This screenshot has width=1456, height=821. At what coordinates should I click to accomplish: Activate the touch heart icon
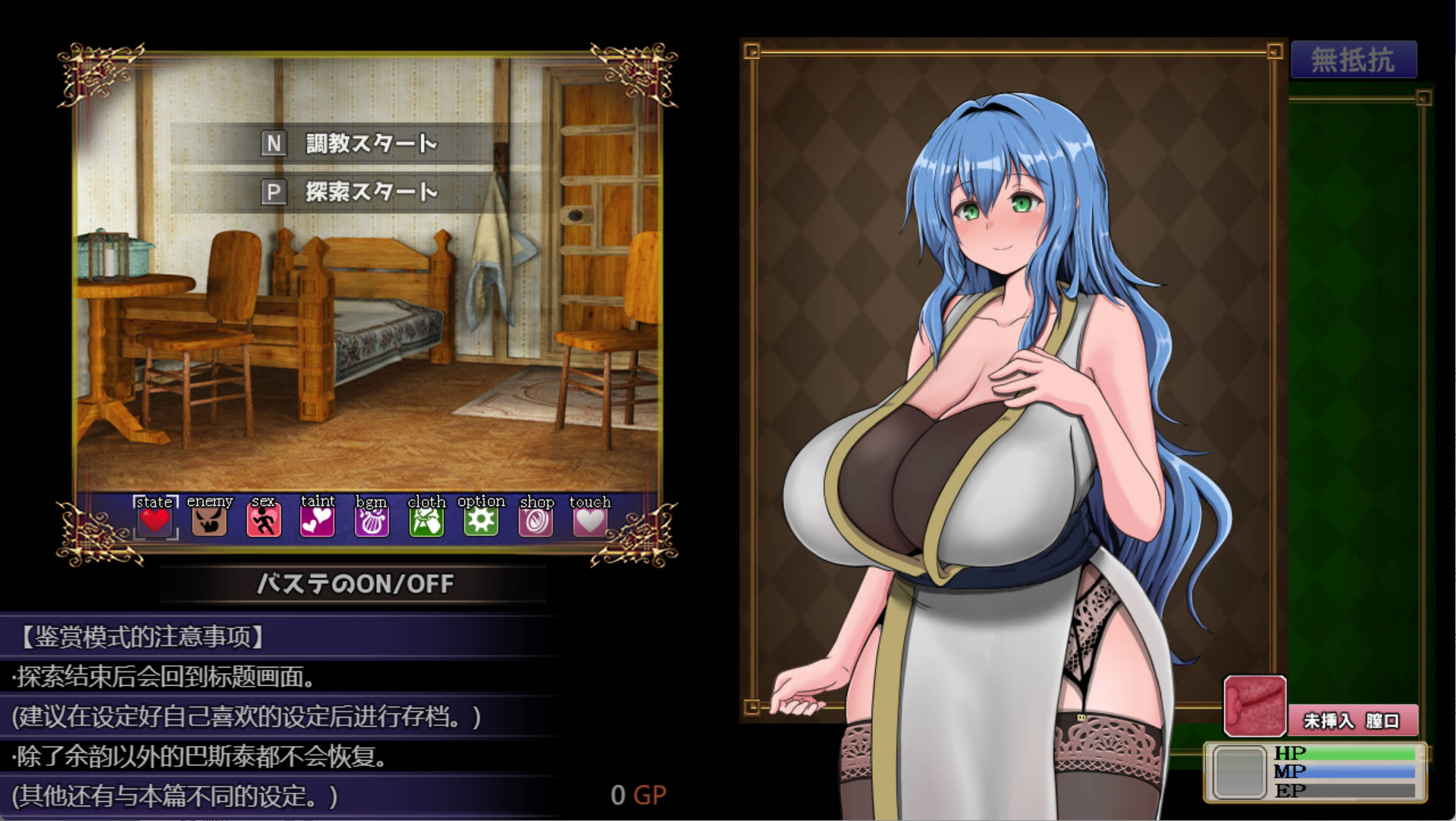coord(589,520)
